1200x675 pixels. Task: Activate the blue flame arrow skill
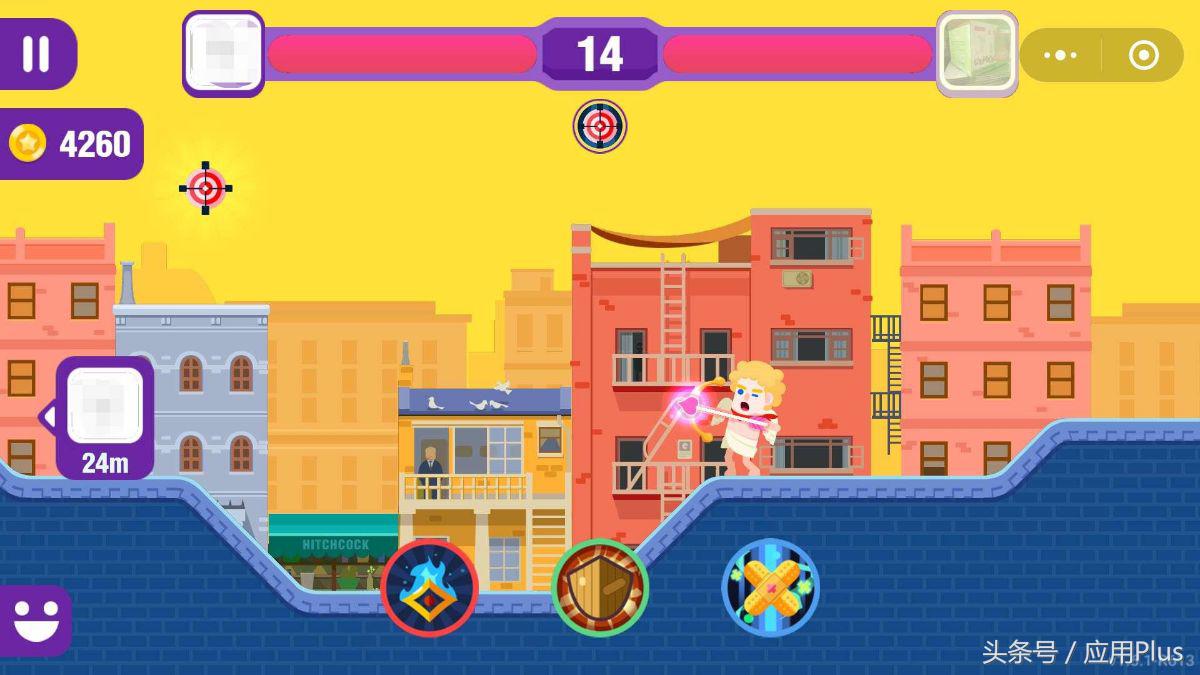(x=429, y=588)
